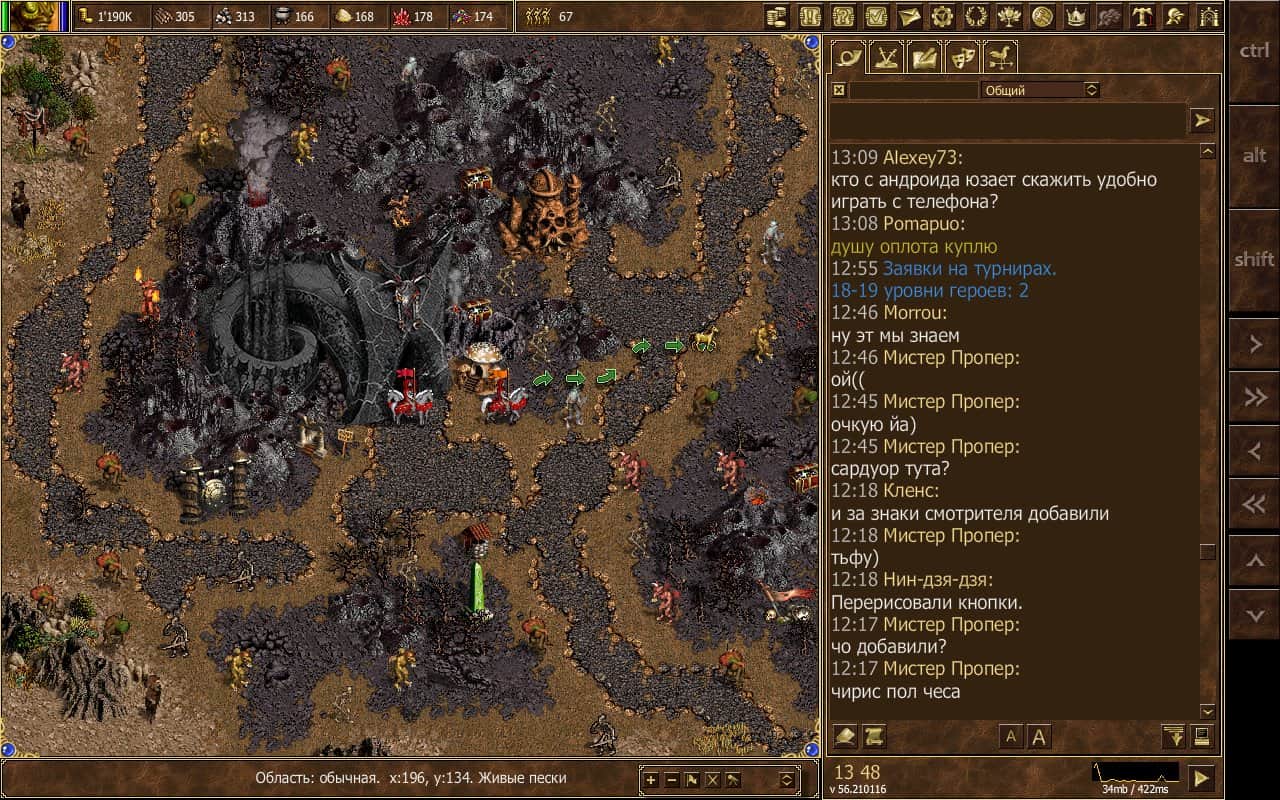
Task: Send the chat message with arrow button
Action: [1201, 121]
